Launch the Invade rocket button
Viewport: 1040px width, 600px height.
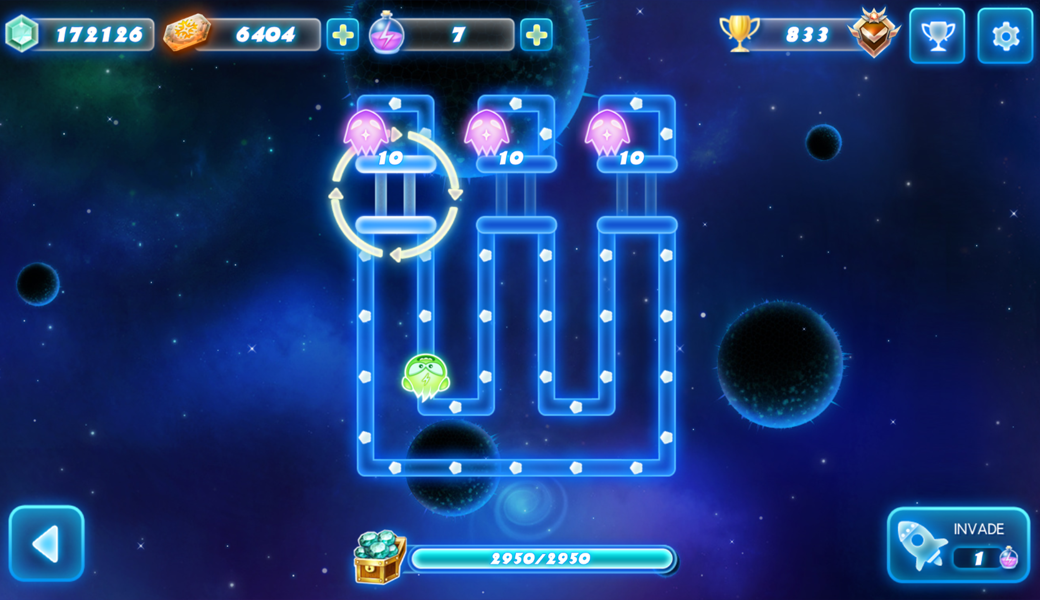(957, 545)
